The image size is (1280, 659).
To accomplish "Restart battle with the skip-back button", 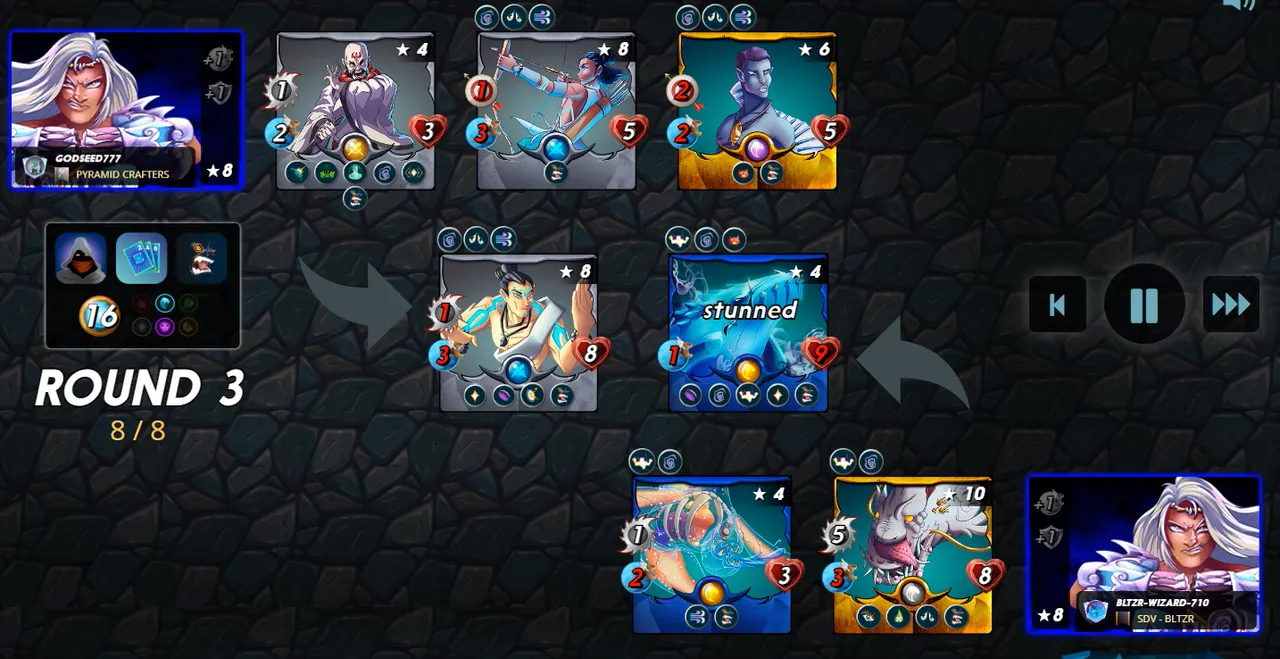I will click(x=1057, y=304).
